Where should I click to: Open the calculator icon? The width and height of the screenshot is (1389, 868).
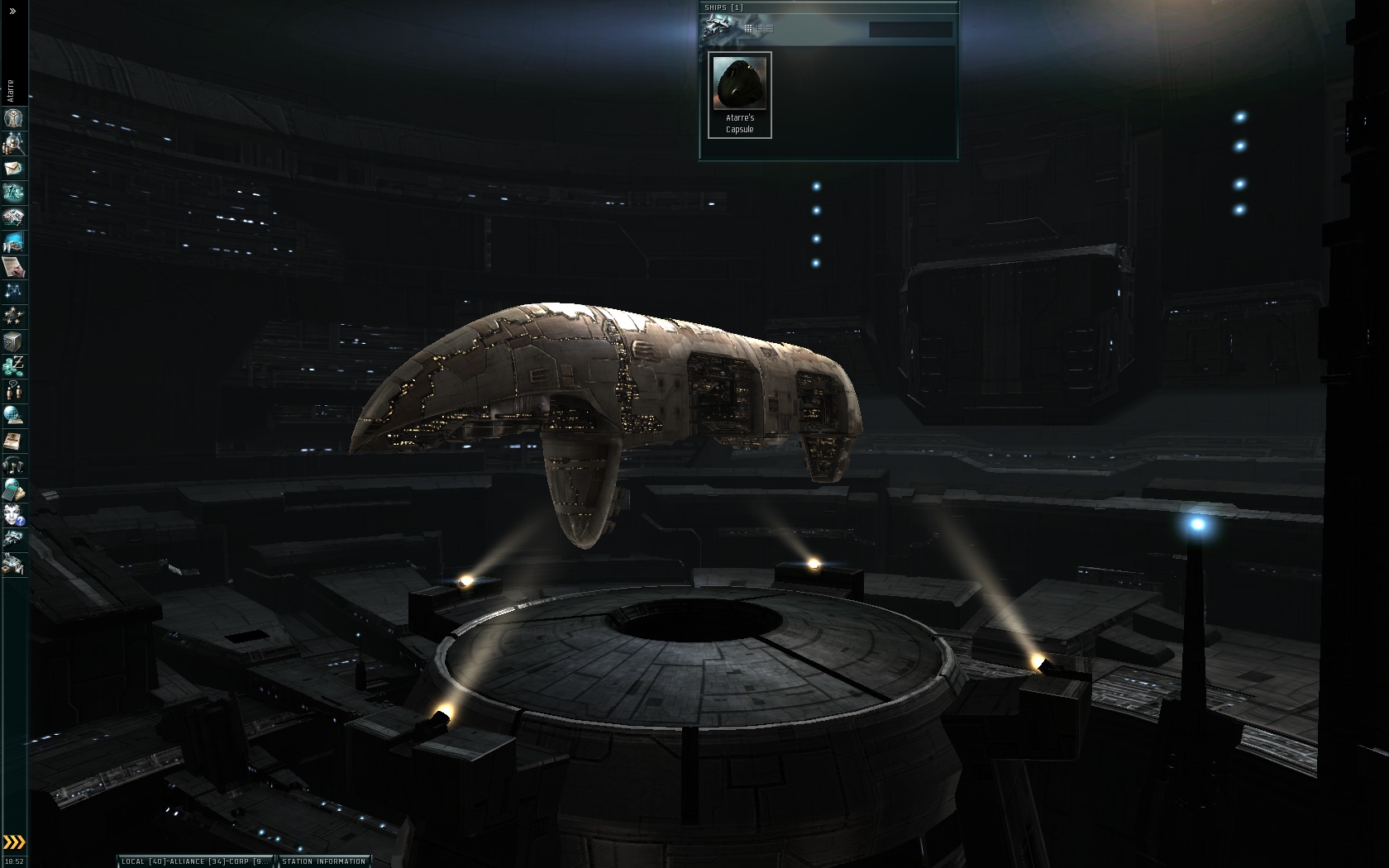coord(13,489)
